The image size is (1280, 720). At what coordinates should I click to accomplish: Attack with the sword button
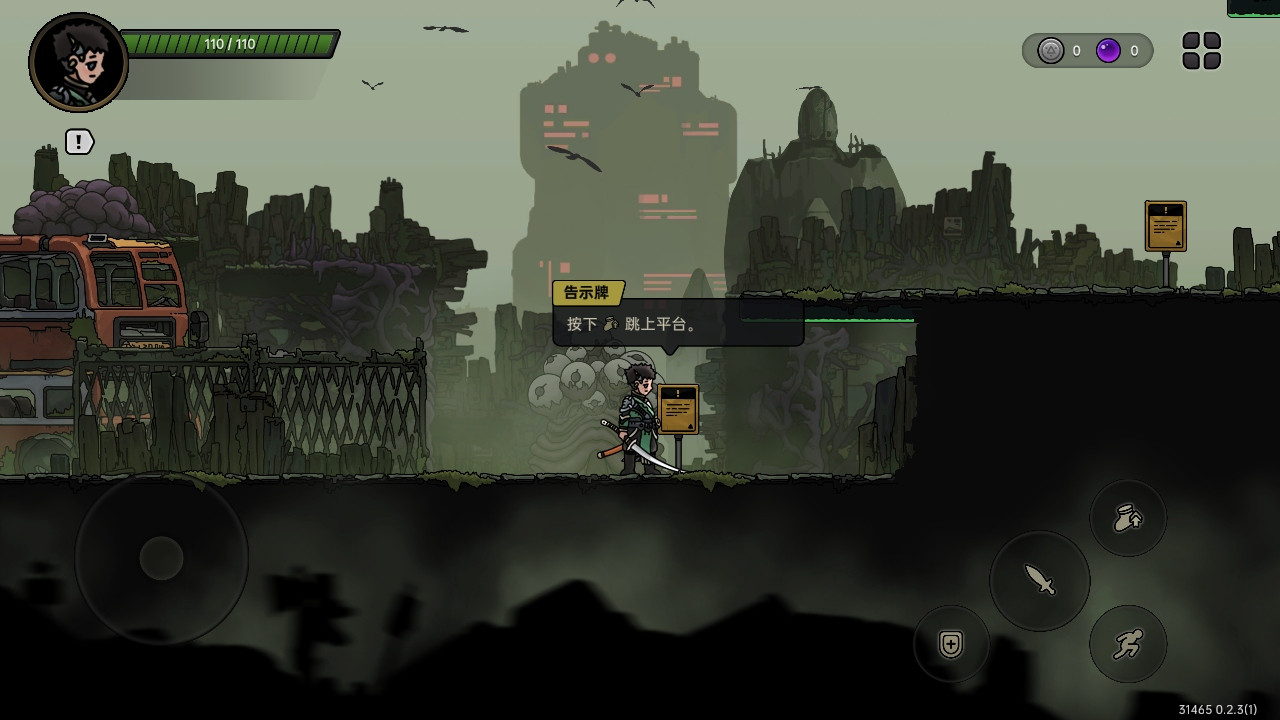pos(1040,580)
